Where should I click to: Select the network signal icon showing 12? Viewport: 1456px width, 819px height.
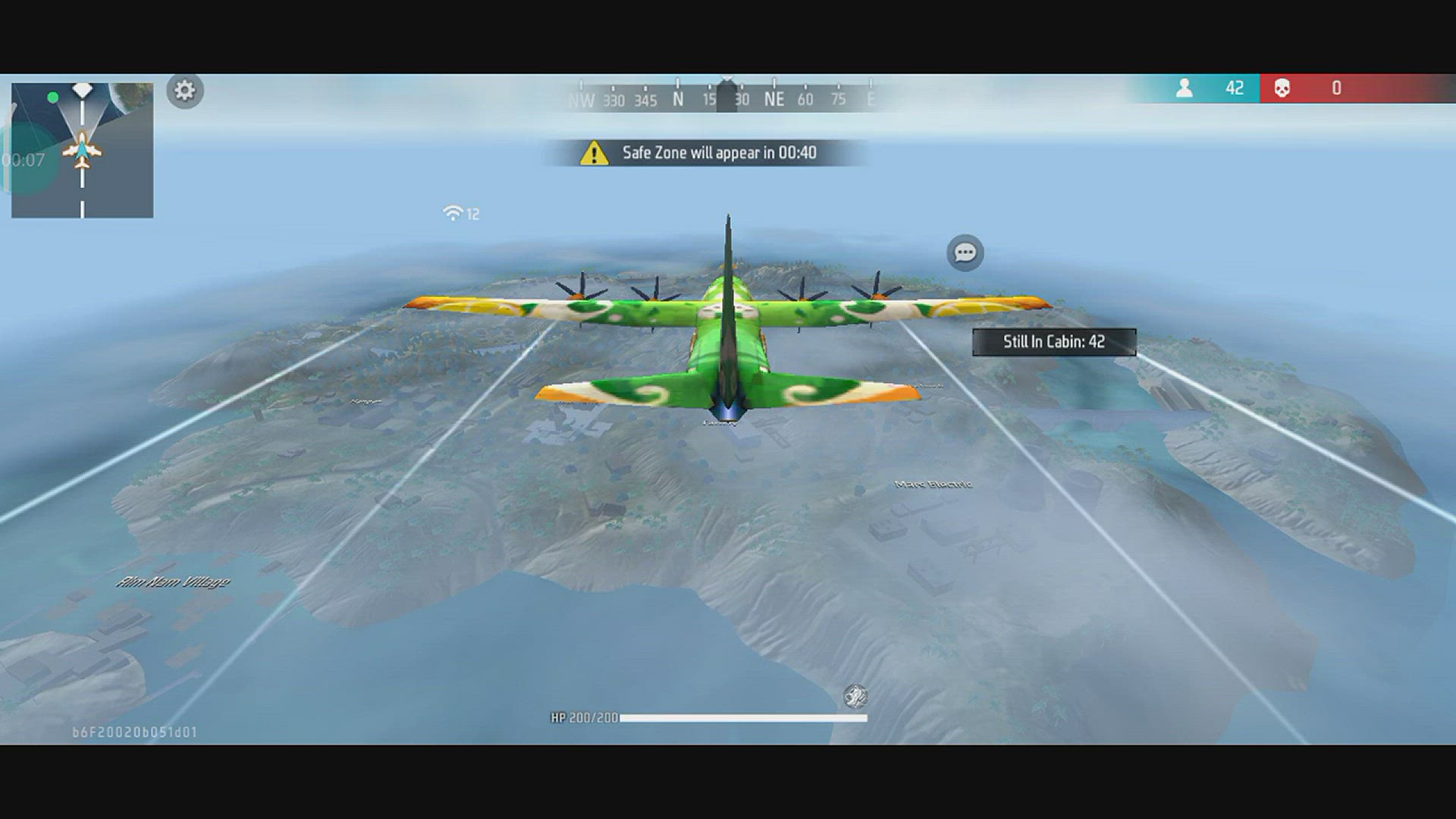pos(454,213)
